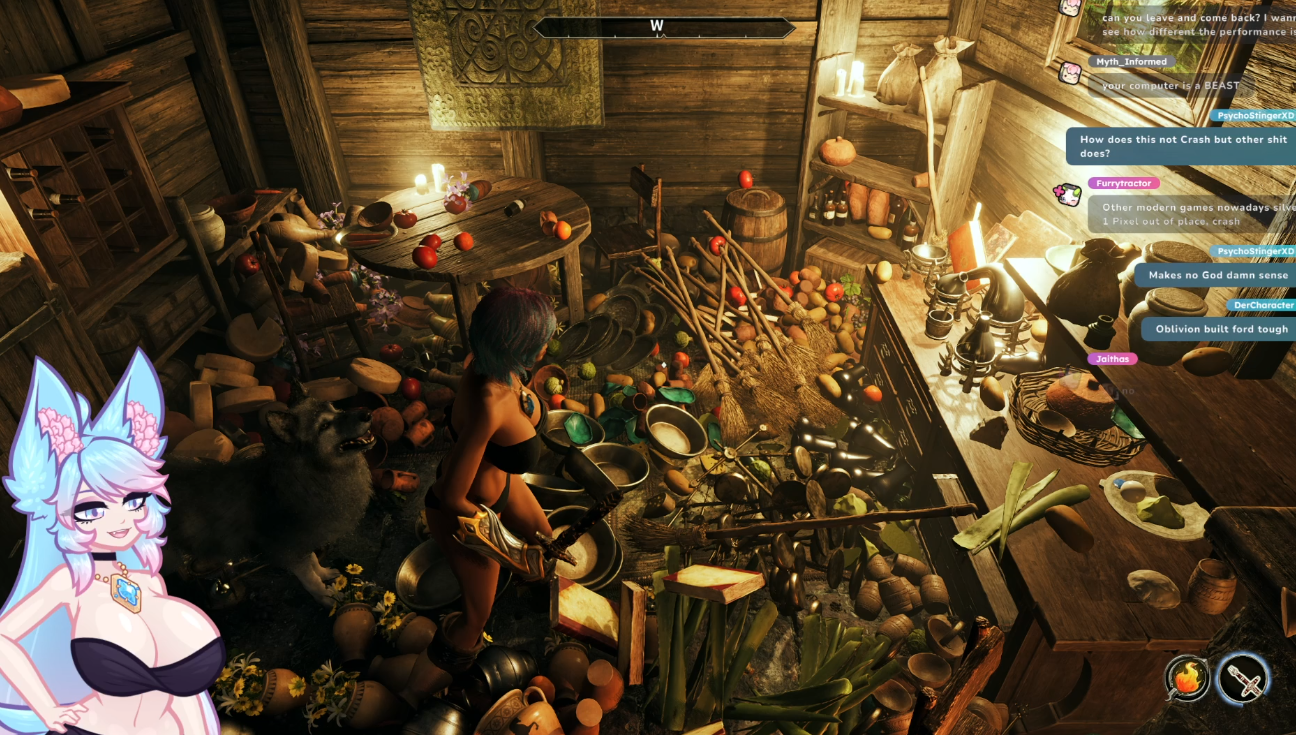Select the flame spell icon
Viewport: 1296px width, 735px height.
[1187, 681]
